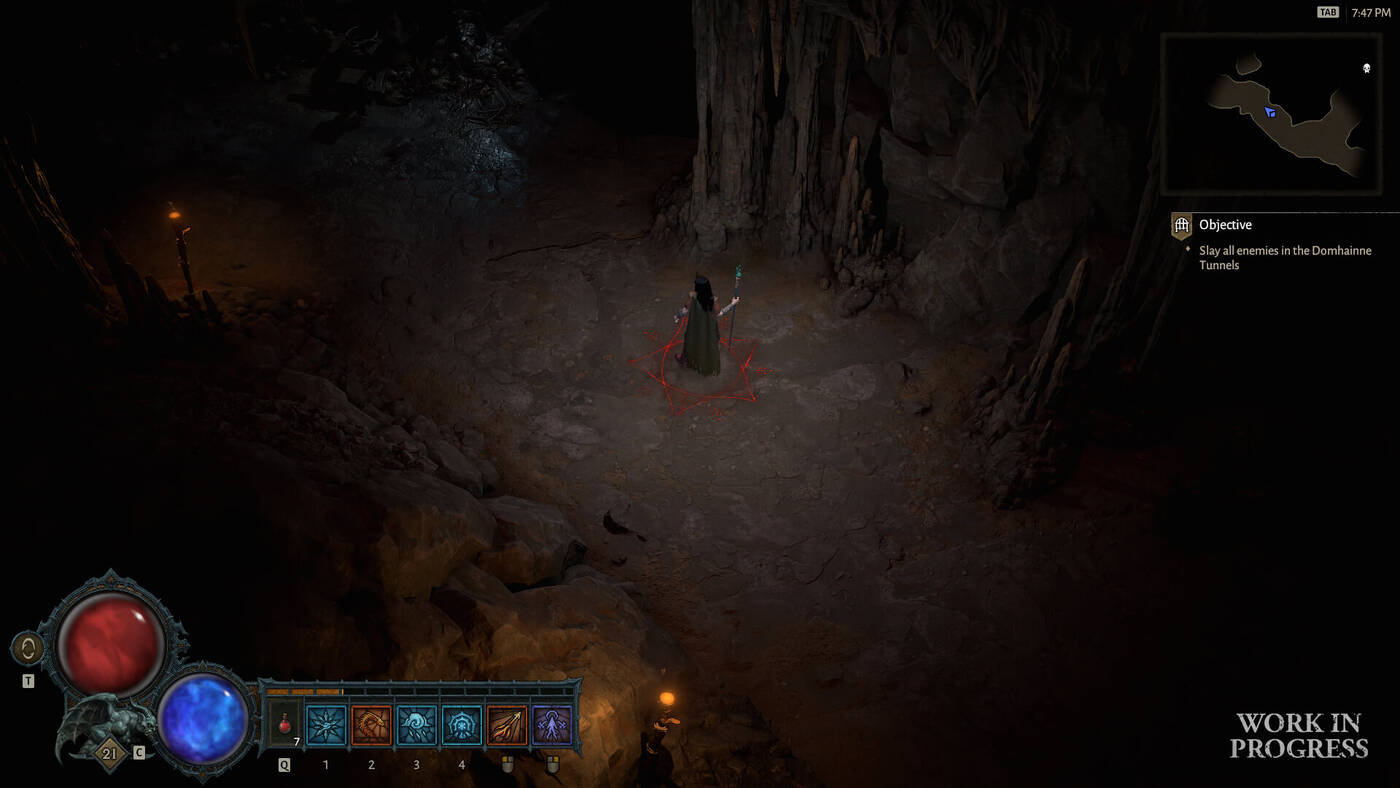Click the blue player arrow on the minimap

1271,111
